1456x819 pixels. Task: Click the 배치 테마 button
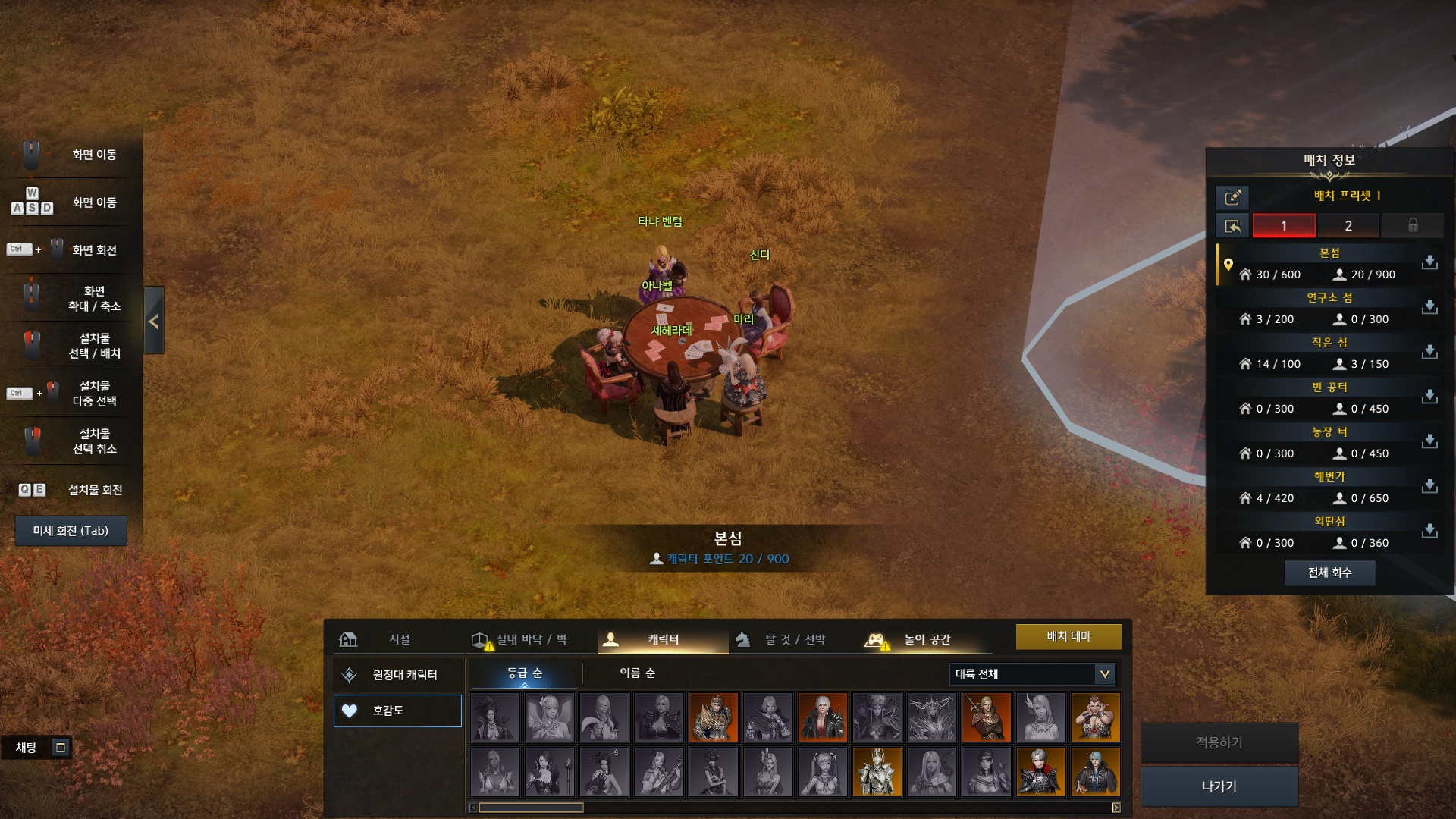1068,636
